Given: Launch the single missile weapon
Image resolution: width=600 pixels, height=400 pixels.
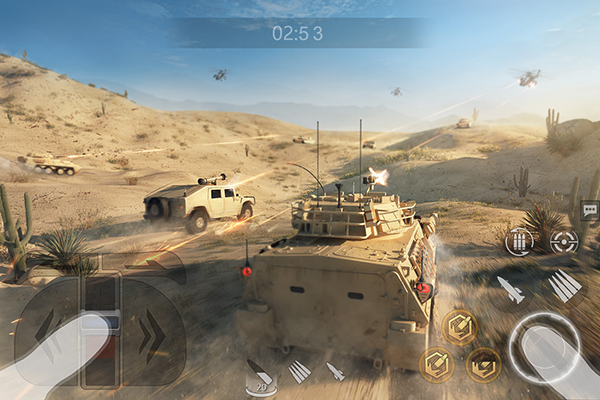Looking at the screenshot, I should click(x=511, y=289).
